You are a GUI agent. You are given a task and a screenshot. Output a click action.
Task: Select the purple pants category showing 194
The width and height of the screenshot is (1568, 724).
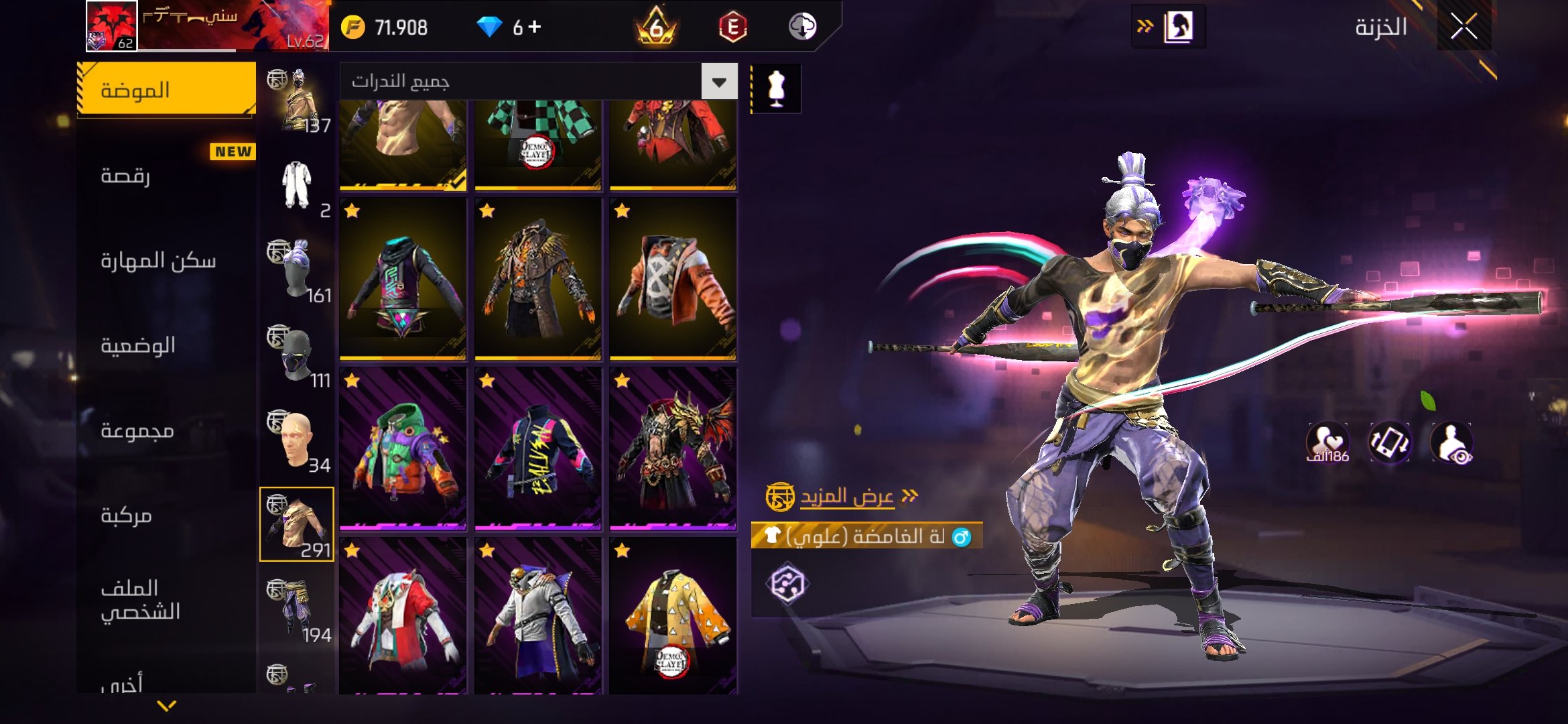click(297, 609)
